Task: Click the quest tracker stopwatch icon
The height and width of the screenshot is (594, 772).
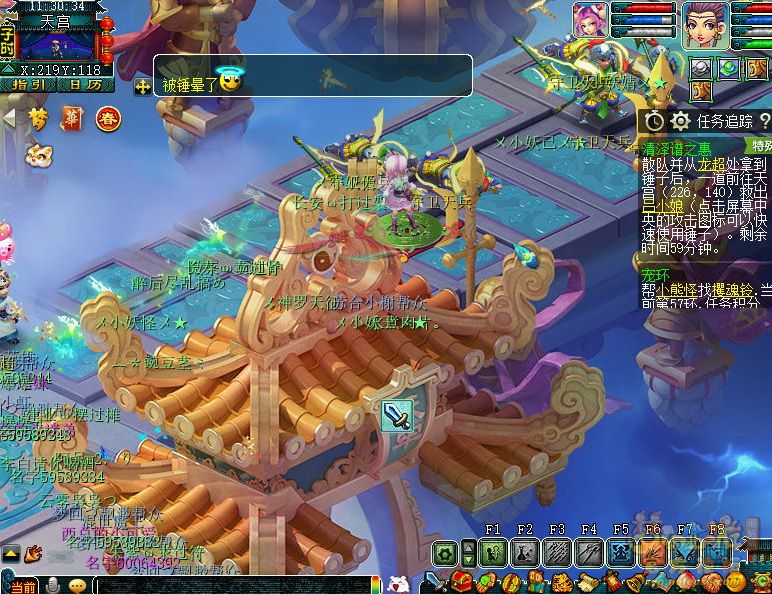Action: pyautogui.click(x=654, y=121)
